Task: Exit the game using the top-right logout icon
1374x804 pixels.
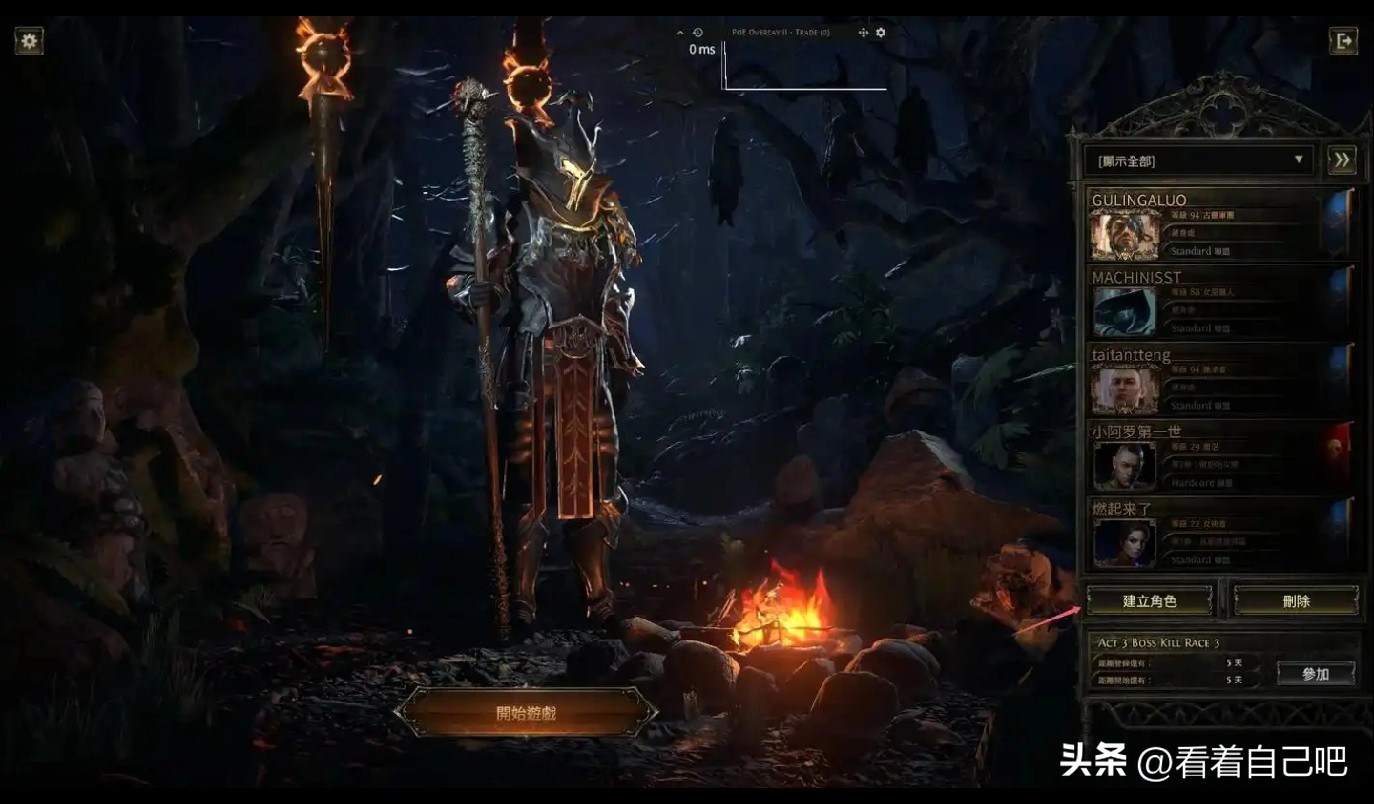Action: (1343, 41)
